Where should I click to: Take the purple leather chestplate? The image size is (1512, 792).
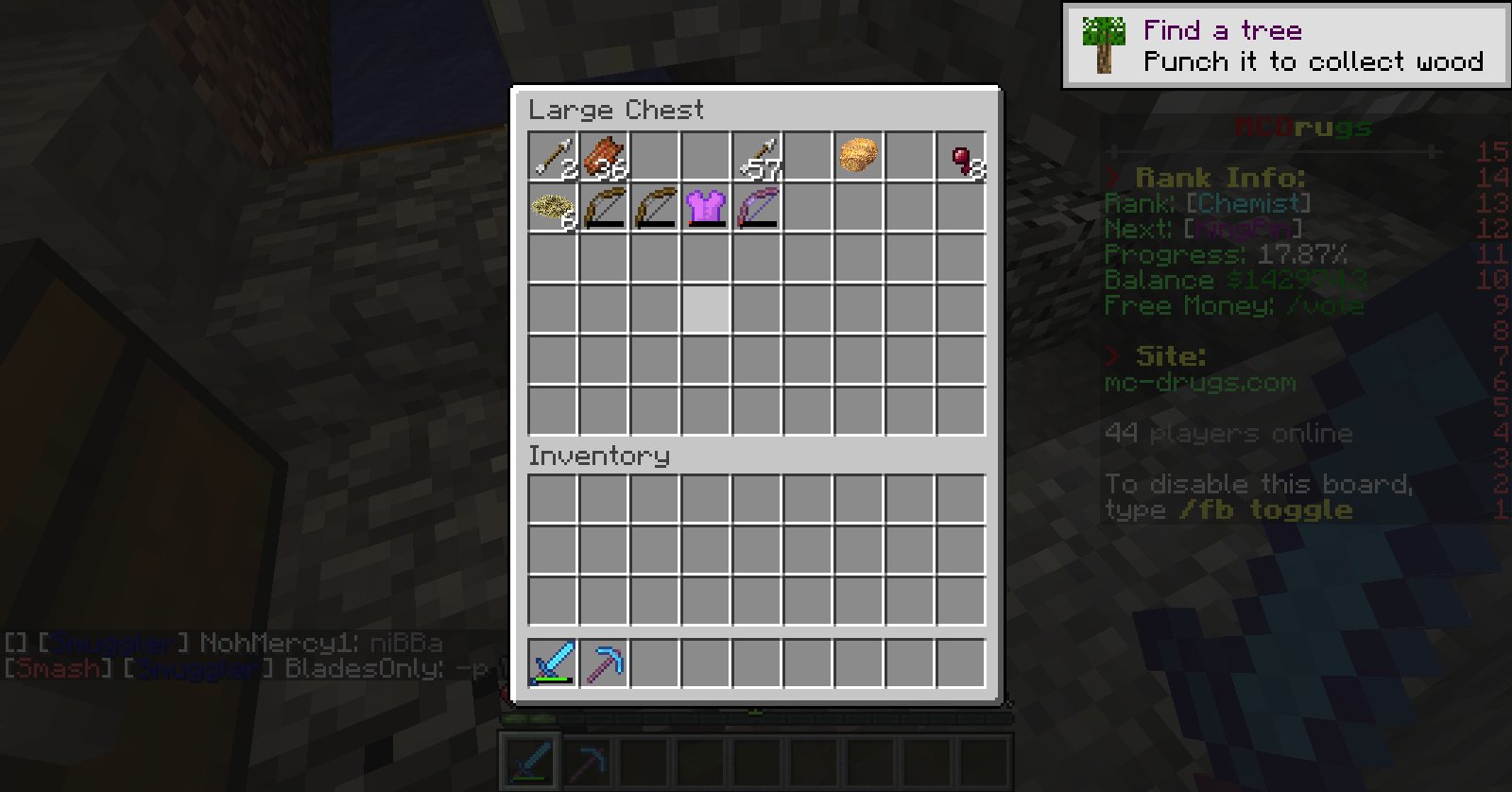tap(706, 207)
